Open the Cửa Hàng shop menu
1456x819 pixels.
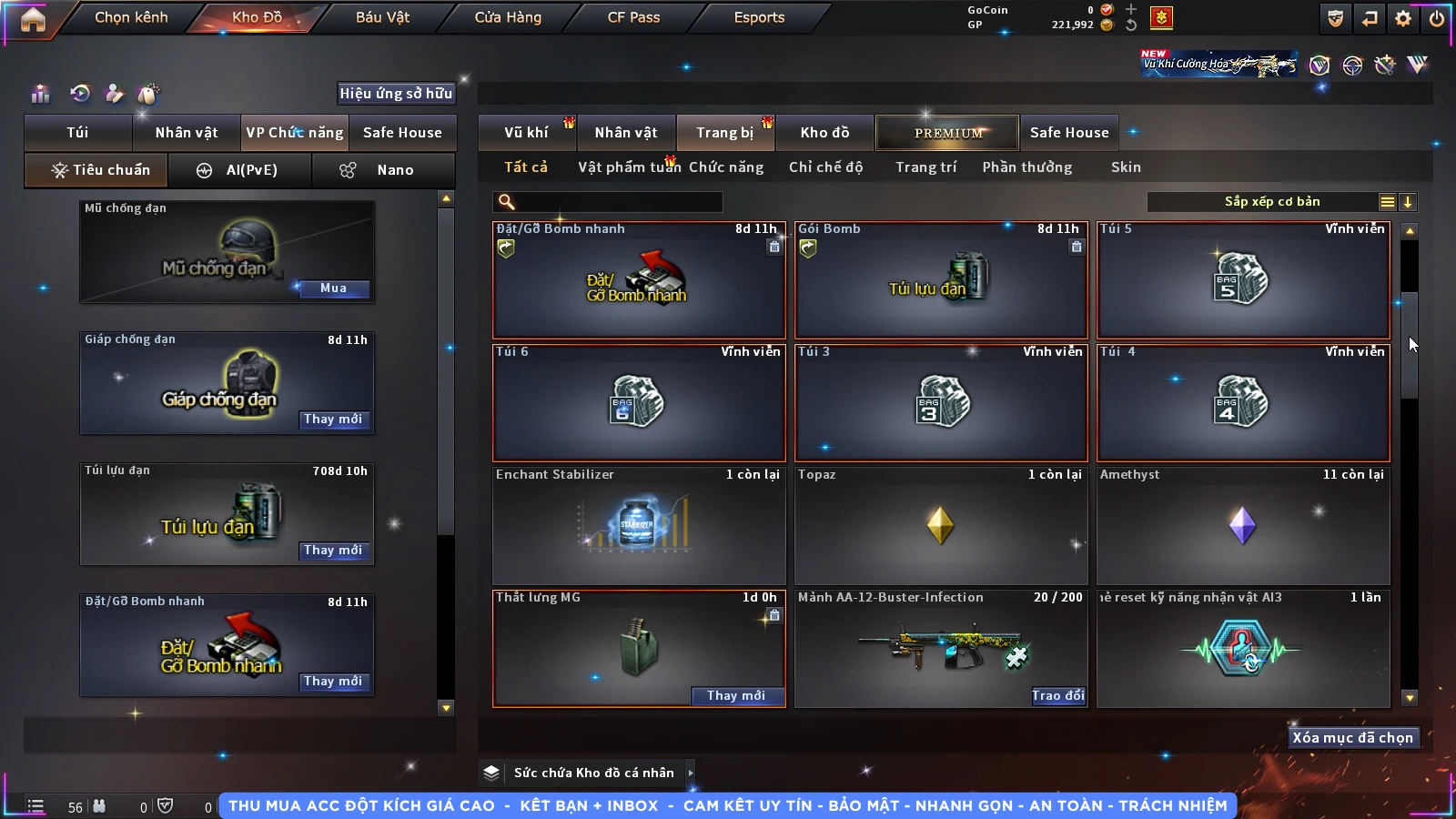coord(508,17)
